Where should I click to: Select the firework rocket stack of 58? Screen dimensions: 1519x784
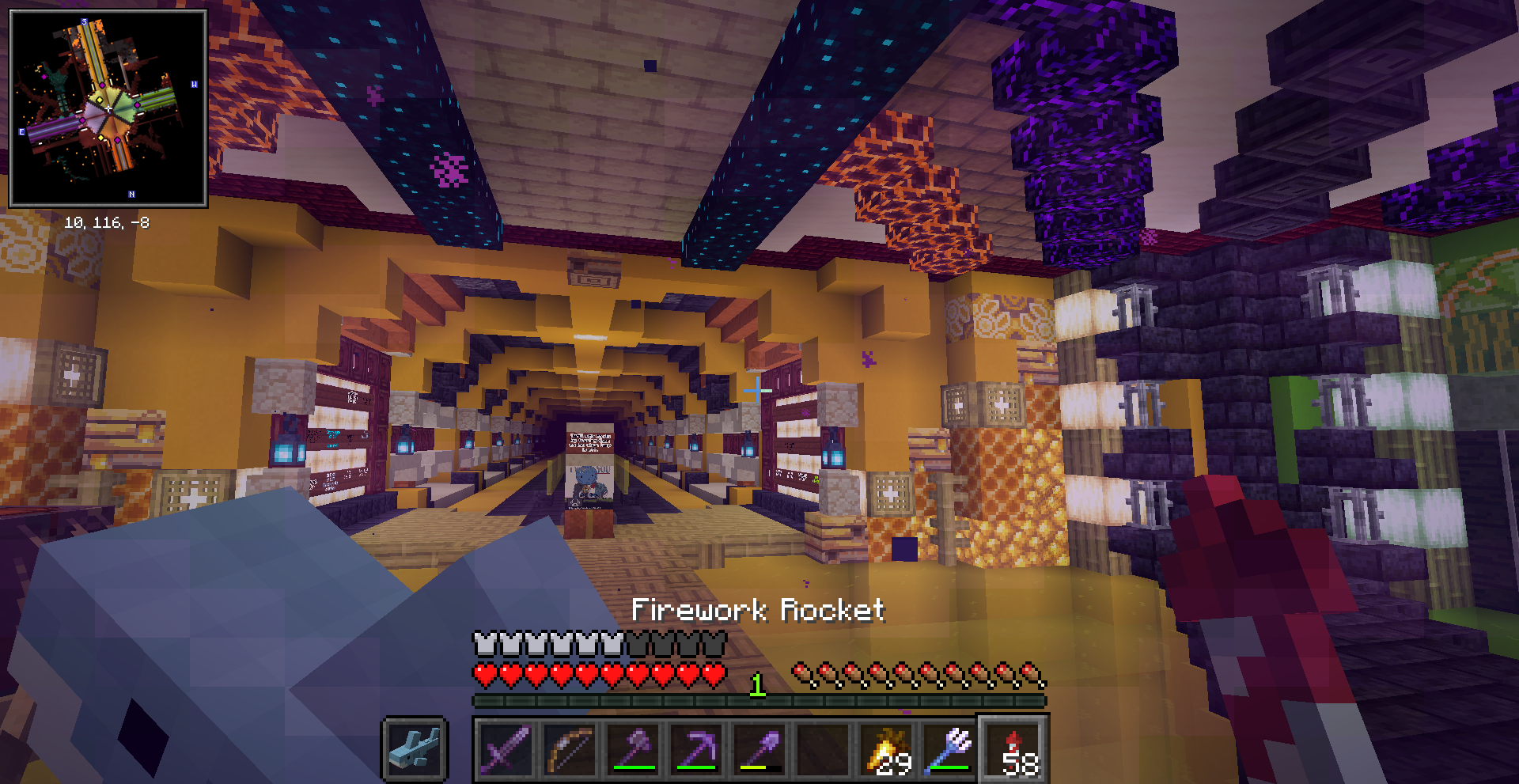[x=1014, y=748]
